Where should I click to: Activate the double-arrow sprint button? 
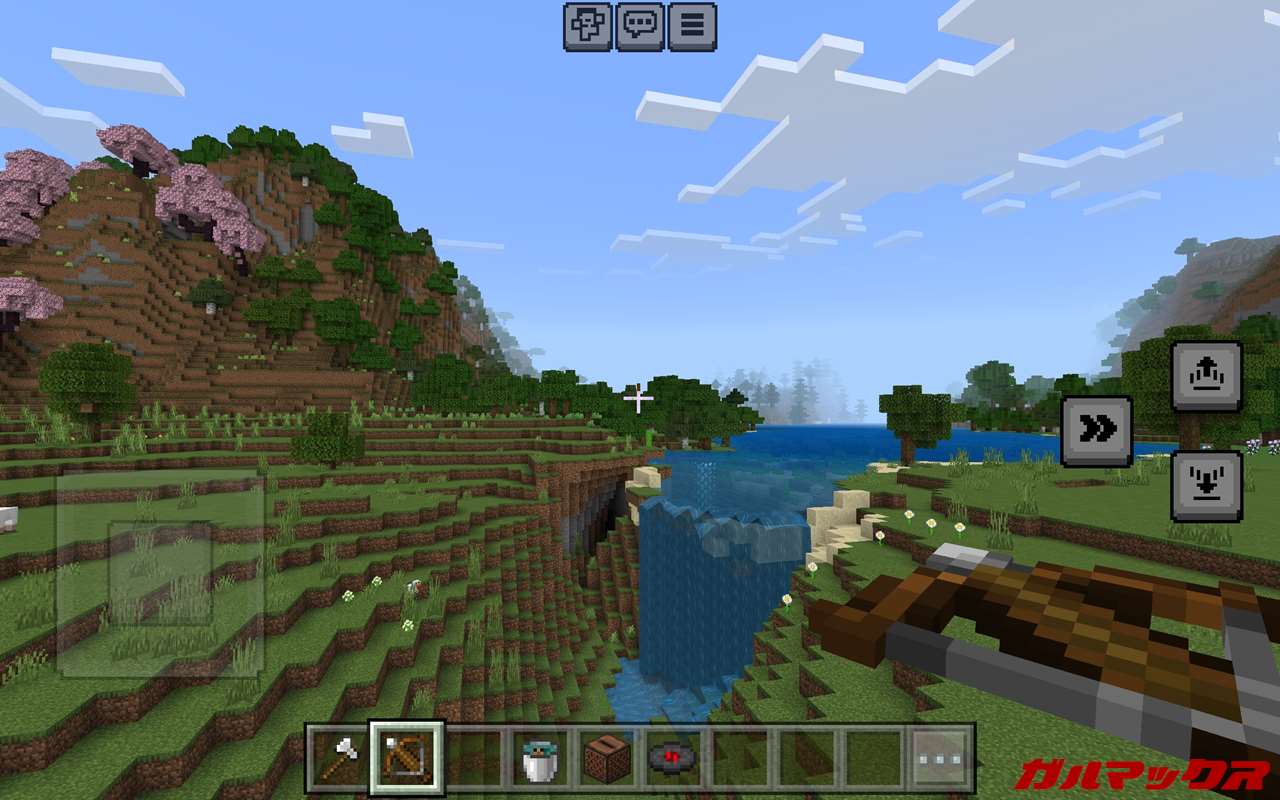(1097, 431)
